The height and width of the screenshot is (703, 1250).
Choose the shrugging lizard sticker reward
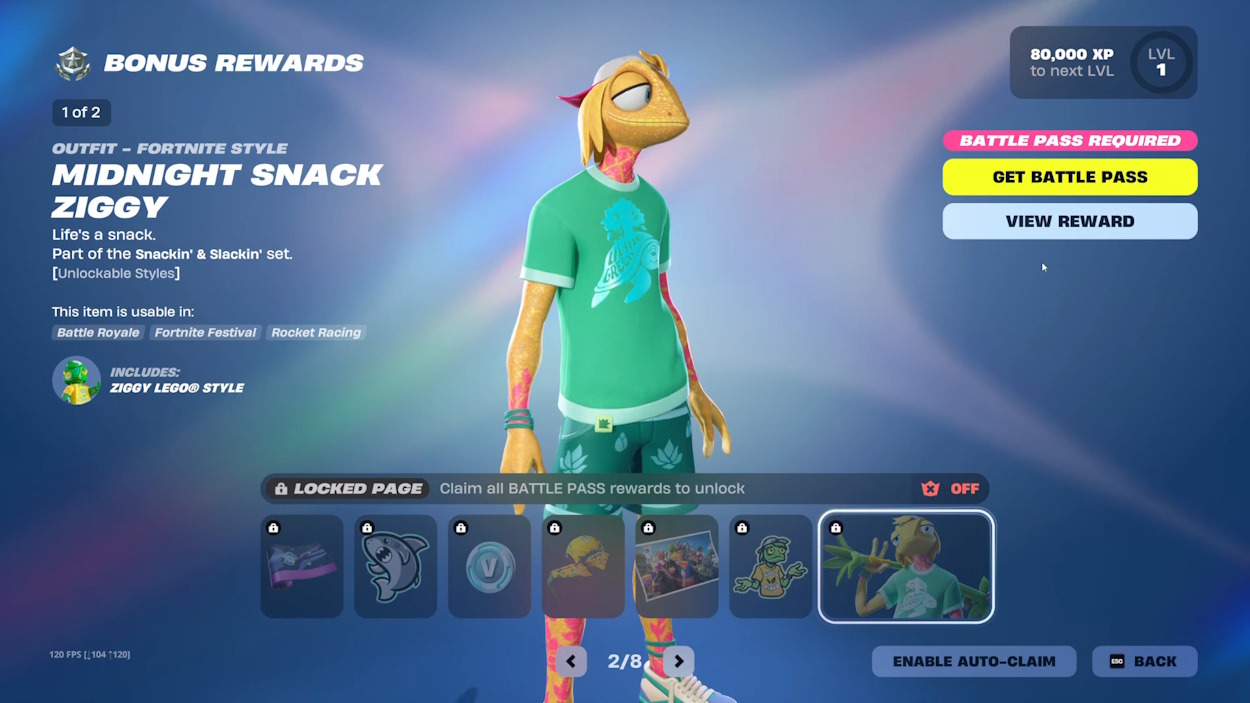click(770, 566)
